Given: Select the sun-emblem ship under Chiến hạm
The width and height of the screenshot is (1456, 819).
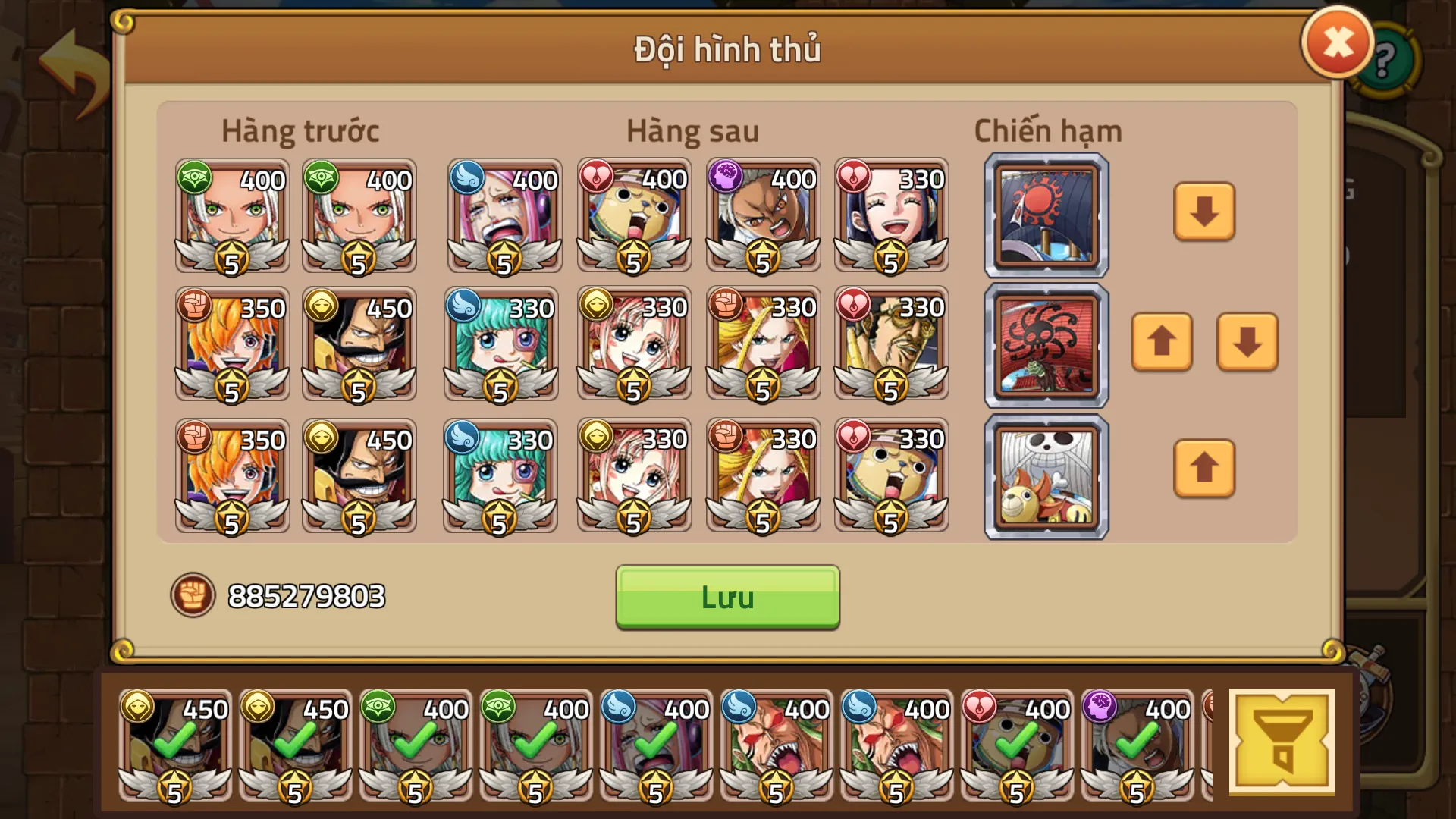Looking at the screenshot, I should click(1045, 213).
